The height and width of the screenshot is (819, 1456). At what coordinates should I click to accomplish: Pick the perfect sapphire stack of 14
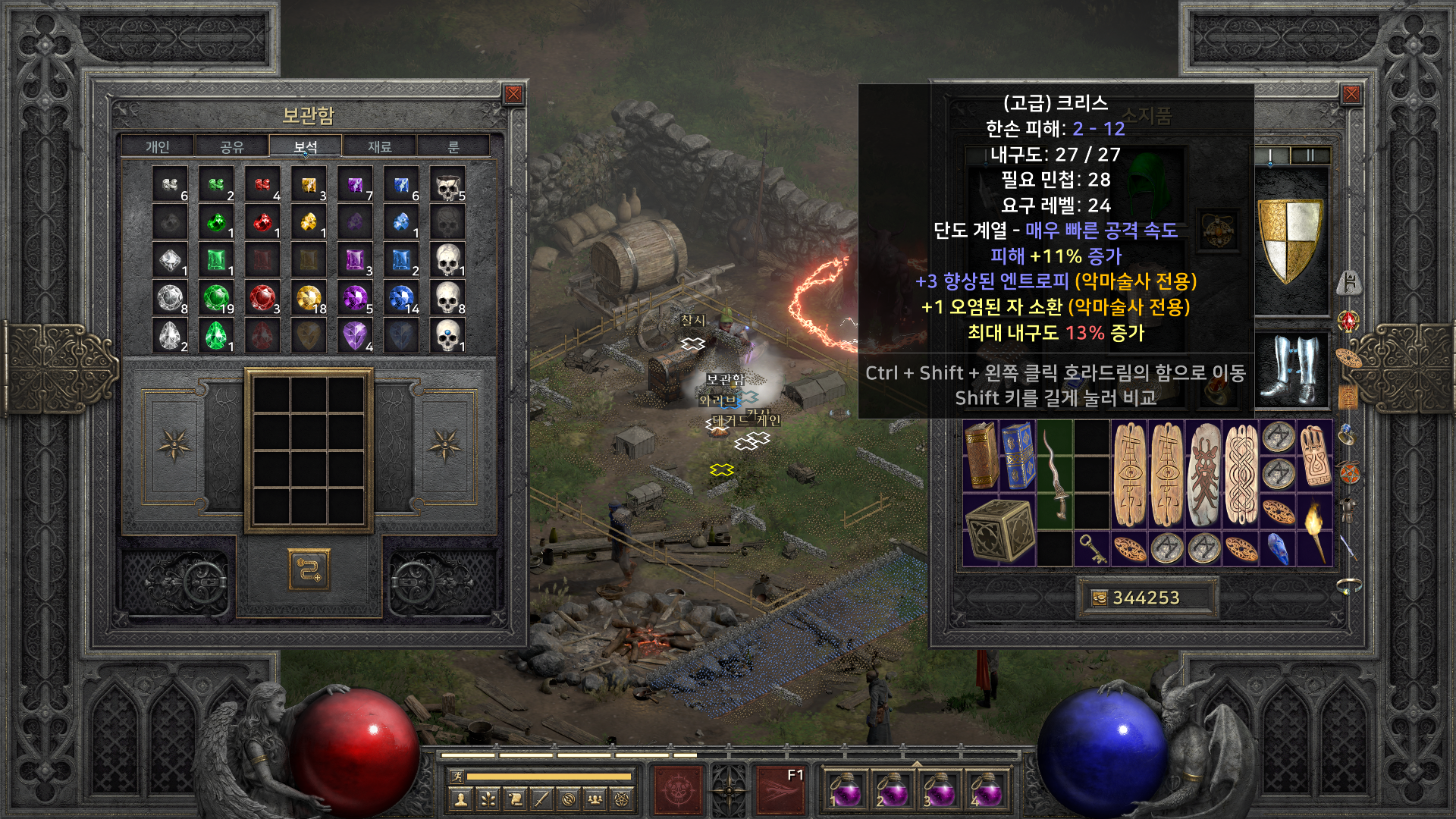[402, 298]
